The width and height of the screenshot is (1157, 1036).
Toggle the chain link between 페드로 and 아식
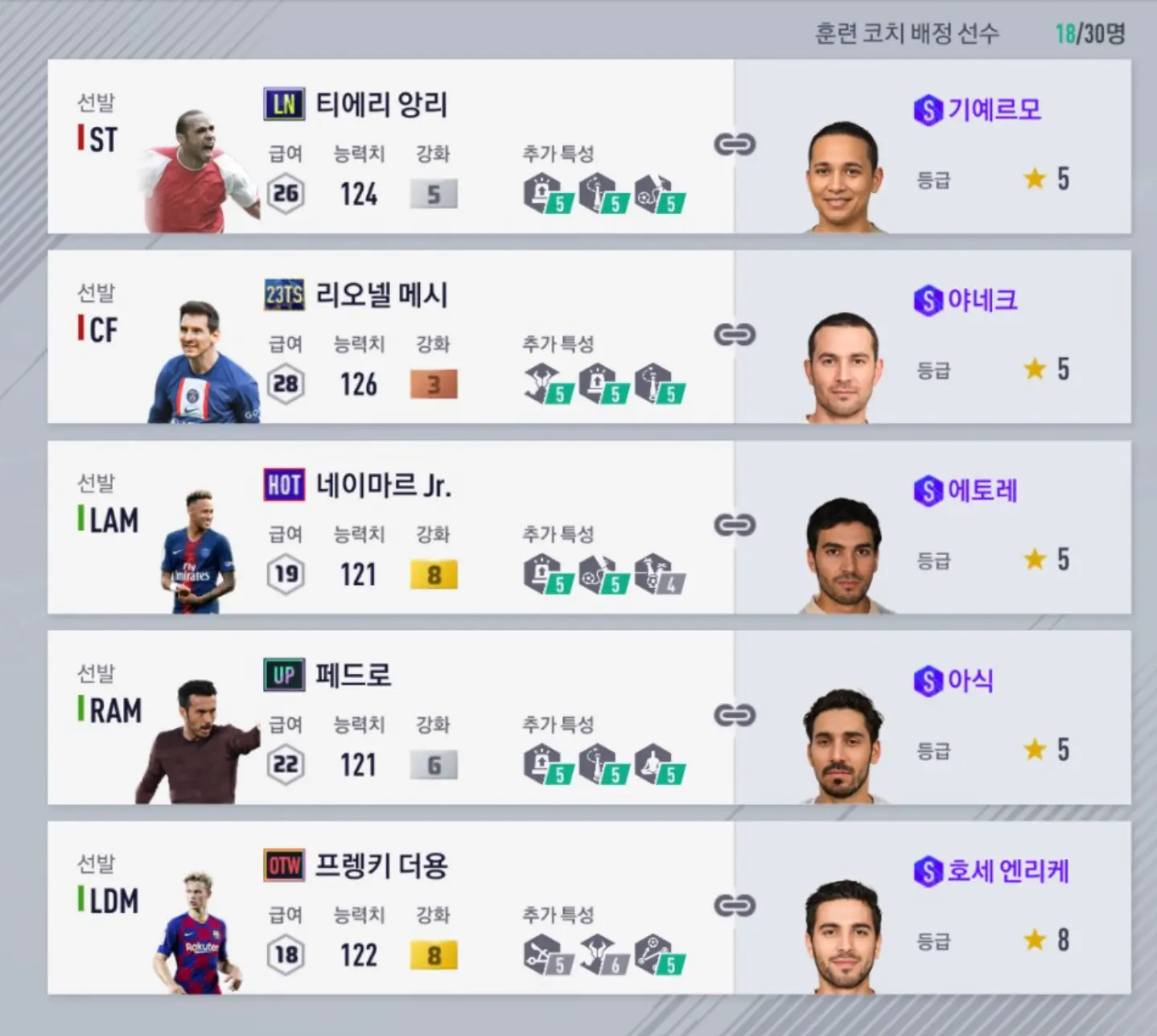tap(736, 716)
